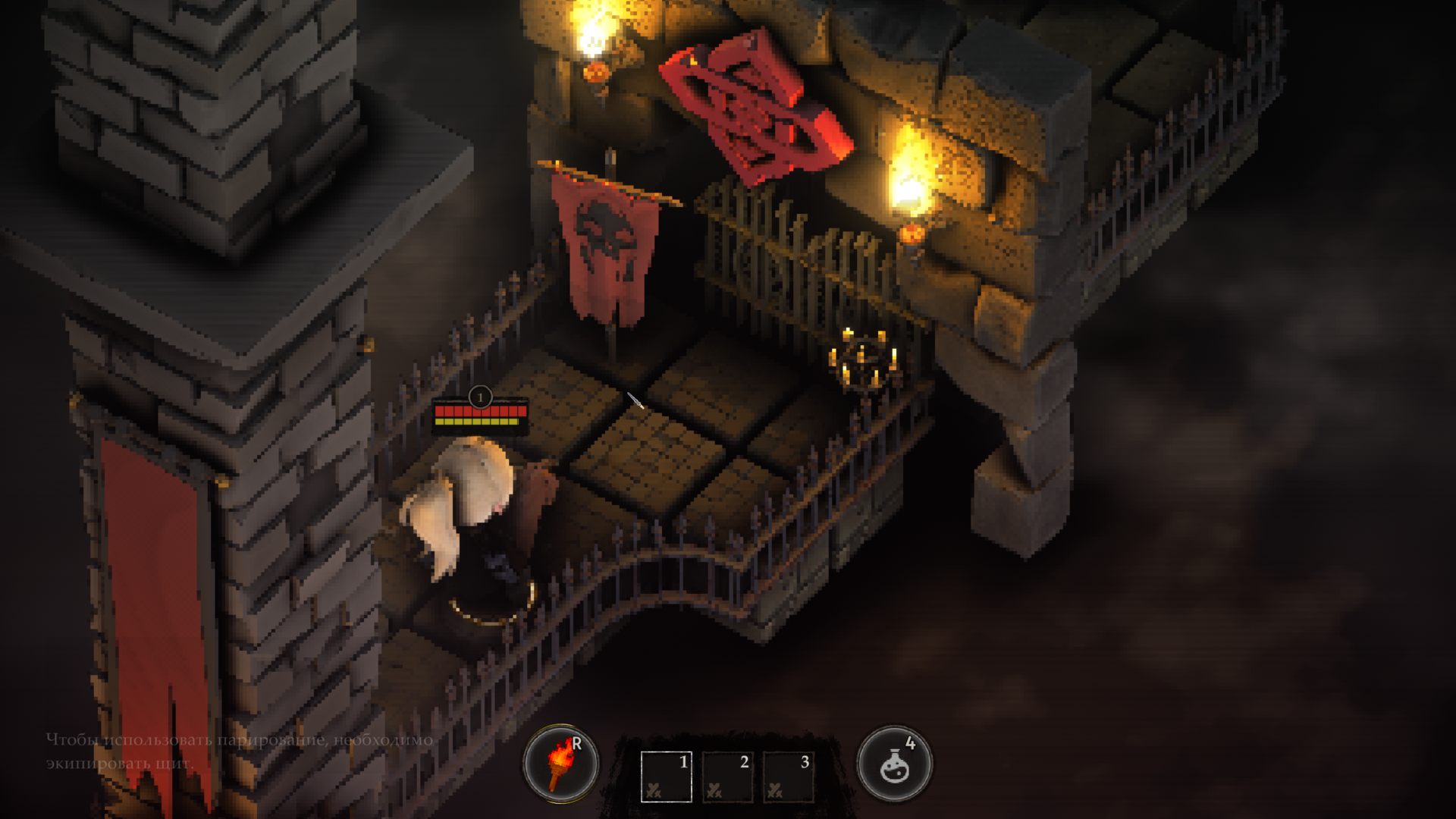Screen dimensions: 1456x819
Task: Select hotbar slot number 1
Action: [666, 776]
